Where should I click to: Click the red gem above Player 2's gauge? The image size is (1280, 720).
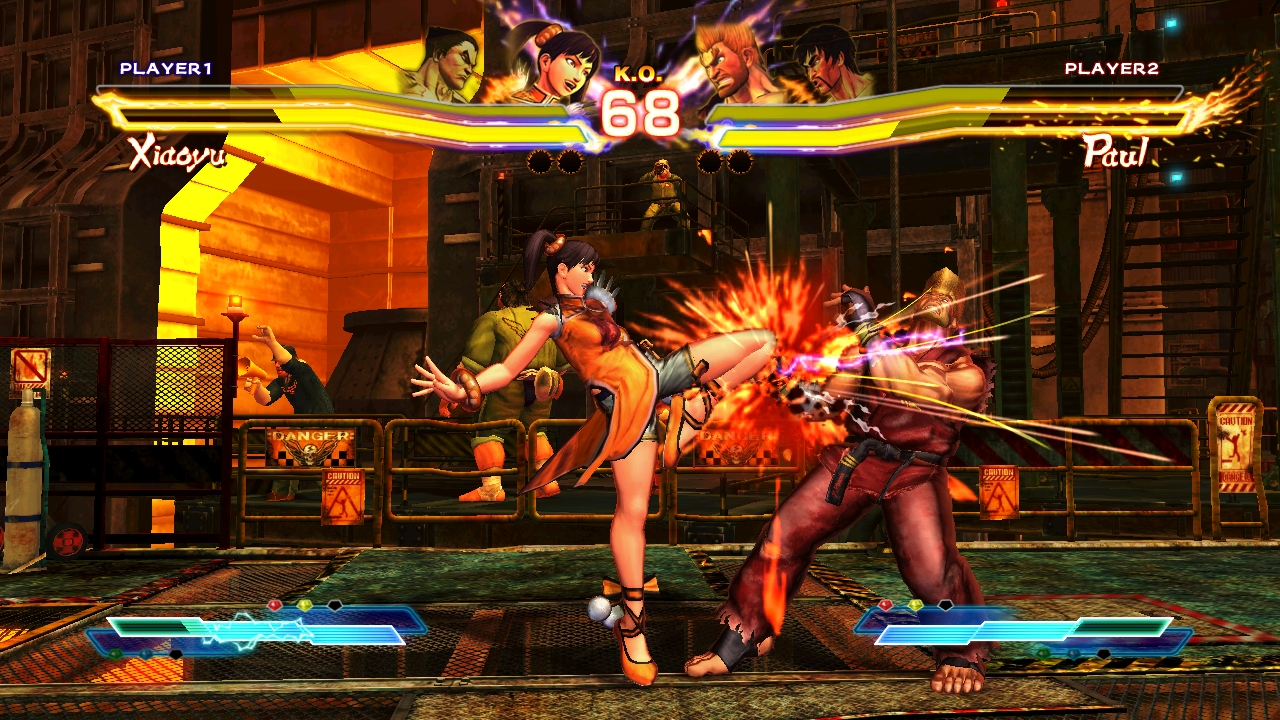tap(886, 604)
